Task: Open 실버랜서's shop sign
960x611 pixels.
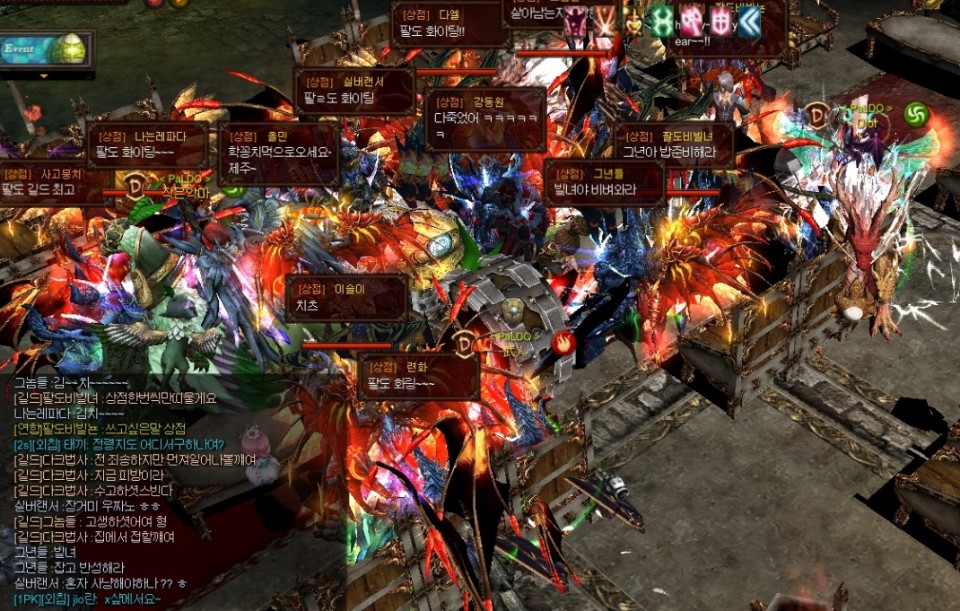Action: (355, 91)
